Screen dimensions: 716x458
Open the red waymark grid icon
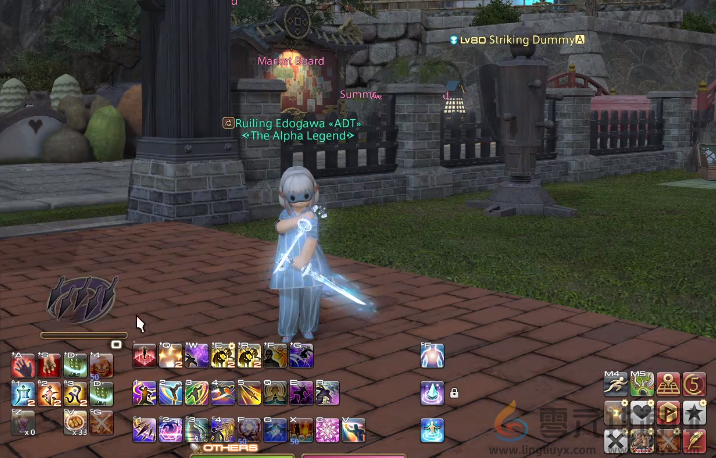click(668, 384)
